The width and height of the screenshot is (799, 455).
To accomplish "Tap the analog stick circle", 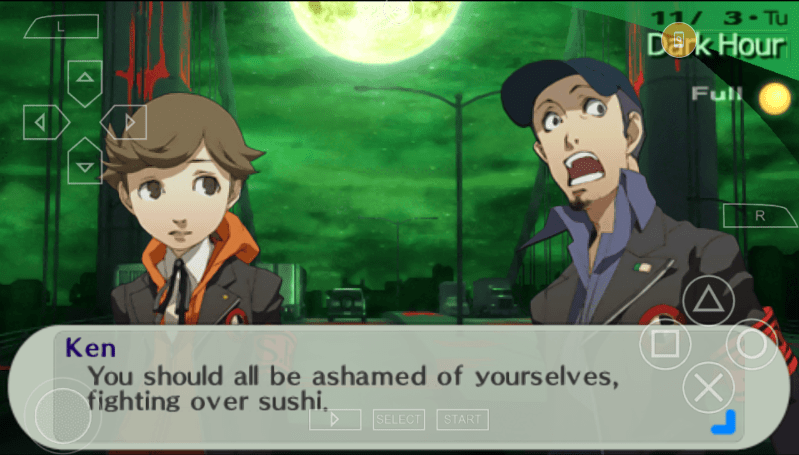I will 62,412.
